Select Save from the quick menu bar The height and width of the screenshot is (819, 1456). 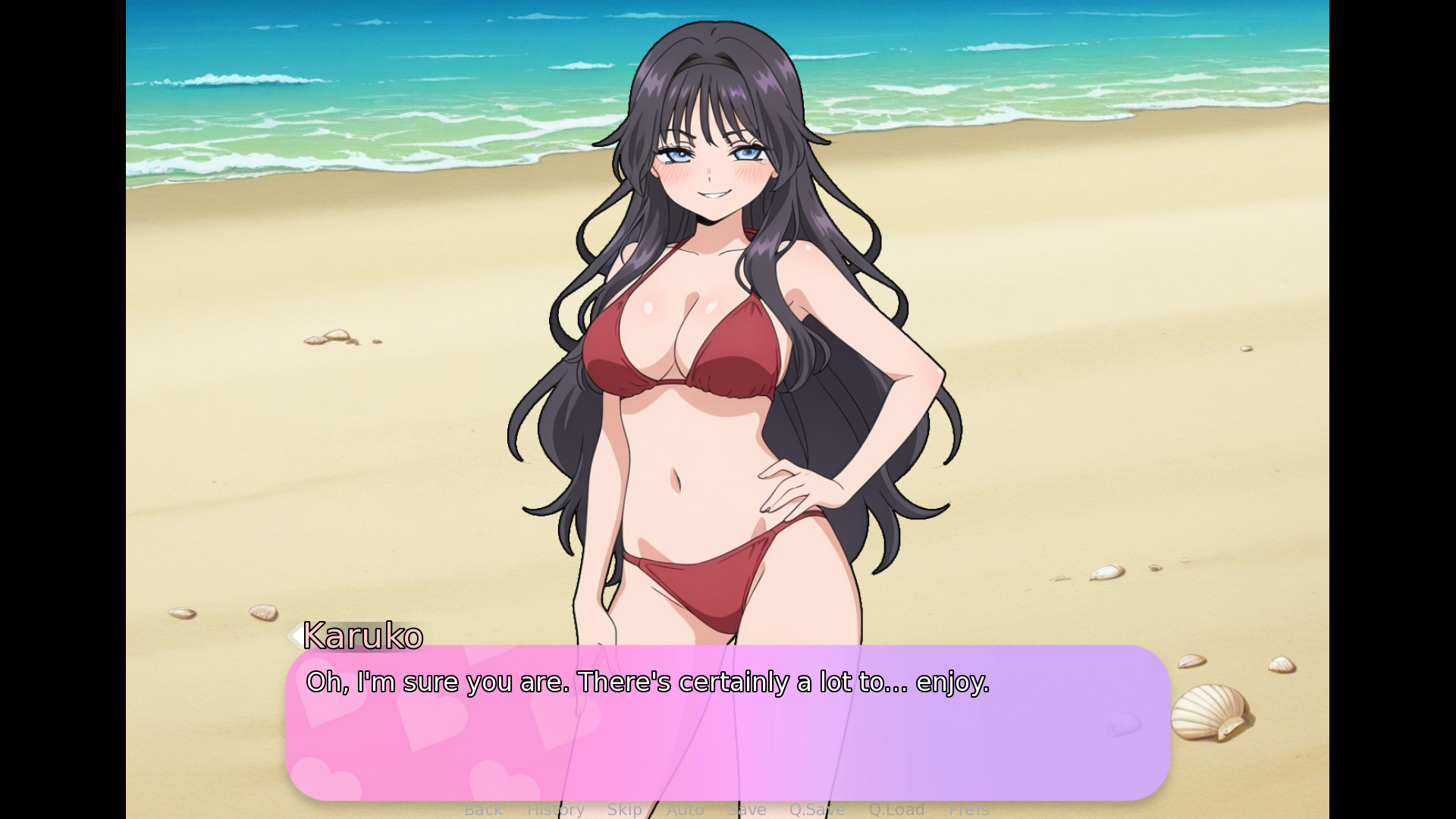[x=746, y=809]
